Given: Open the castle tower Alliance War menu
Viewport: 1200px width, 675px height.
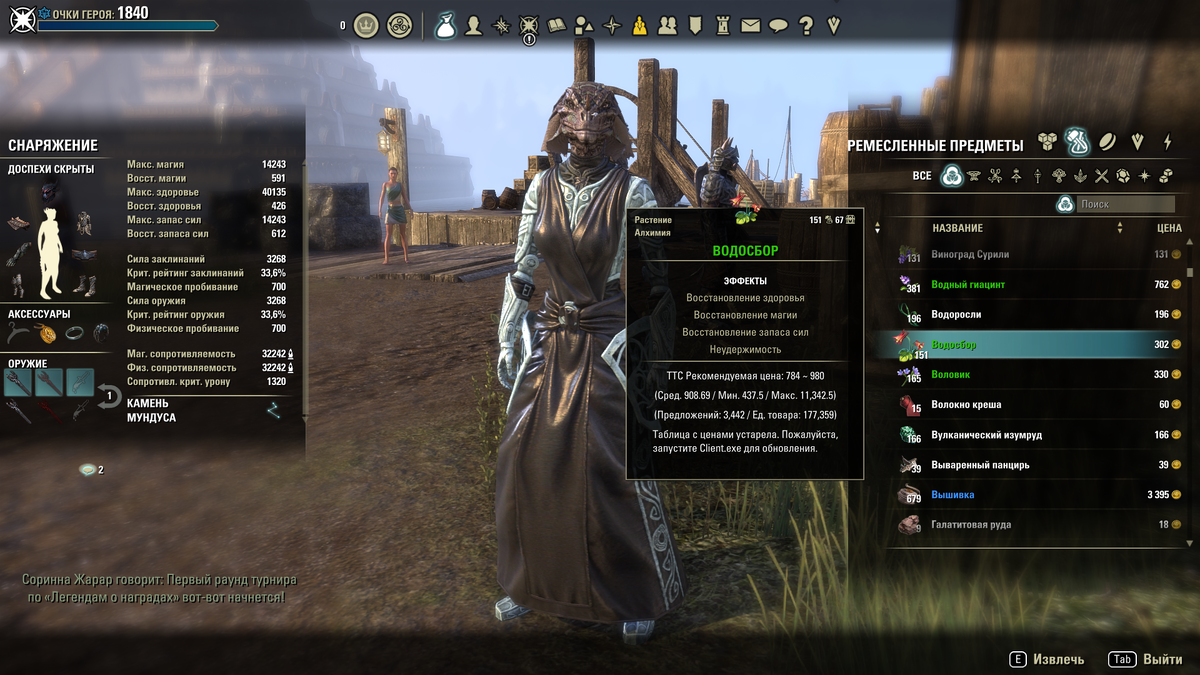Looking at the screenshot, I should pyautogui.click(x=724, y=25).
